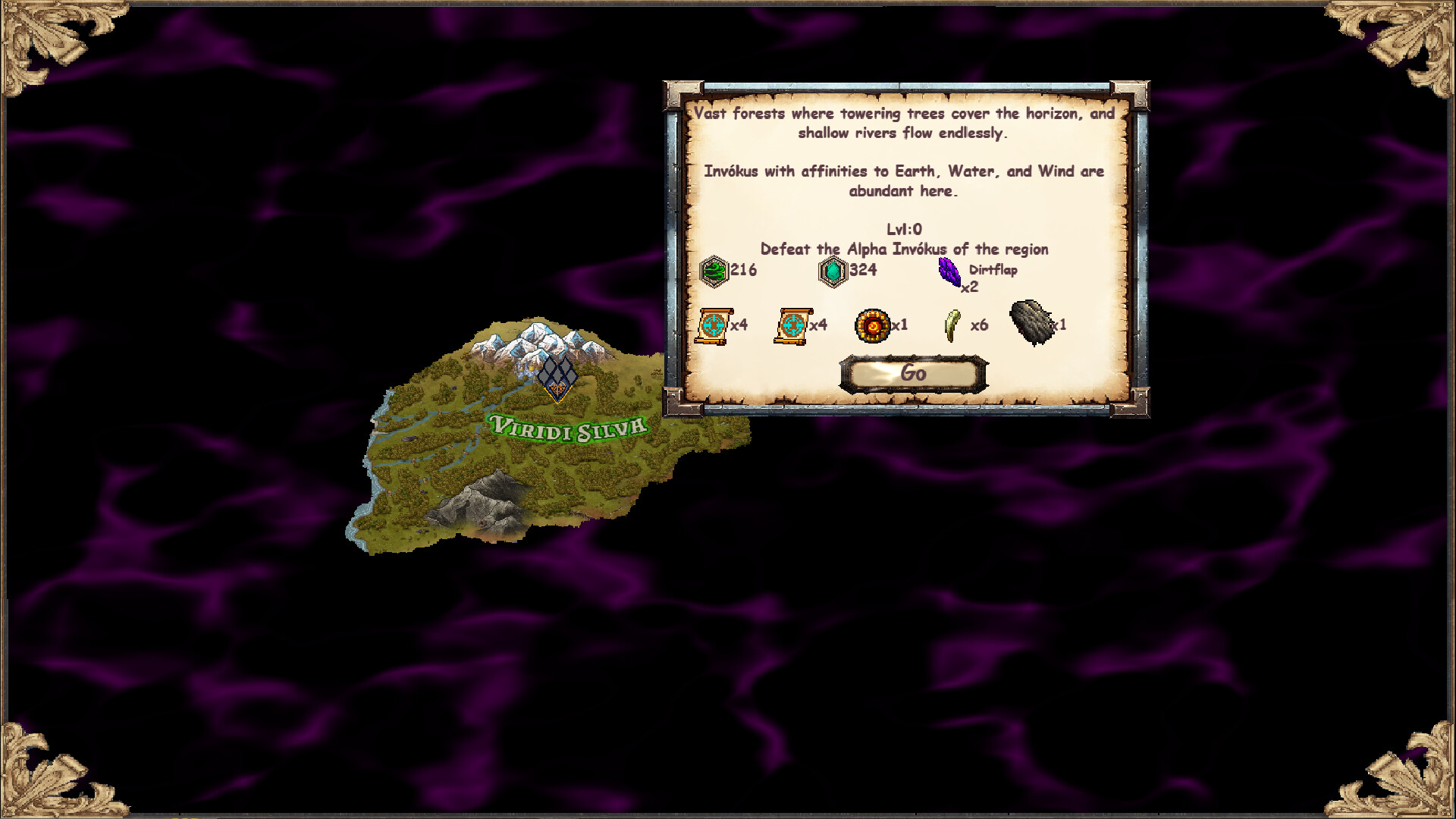
Task: Click the first teal targeting scroll x4 icon
Action: (x=713, y=326)
